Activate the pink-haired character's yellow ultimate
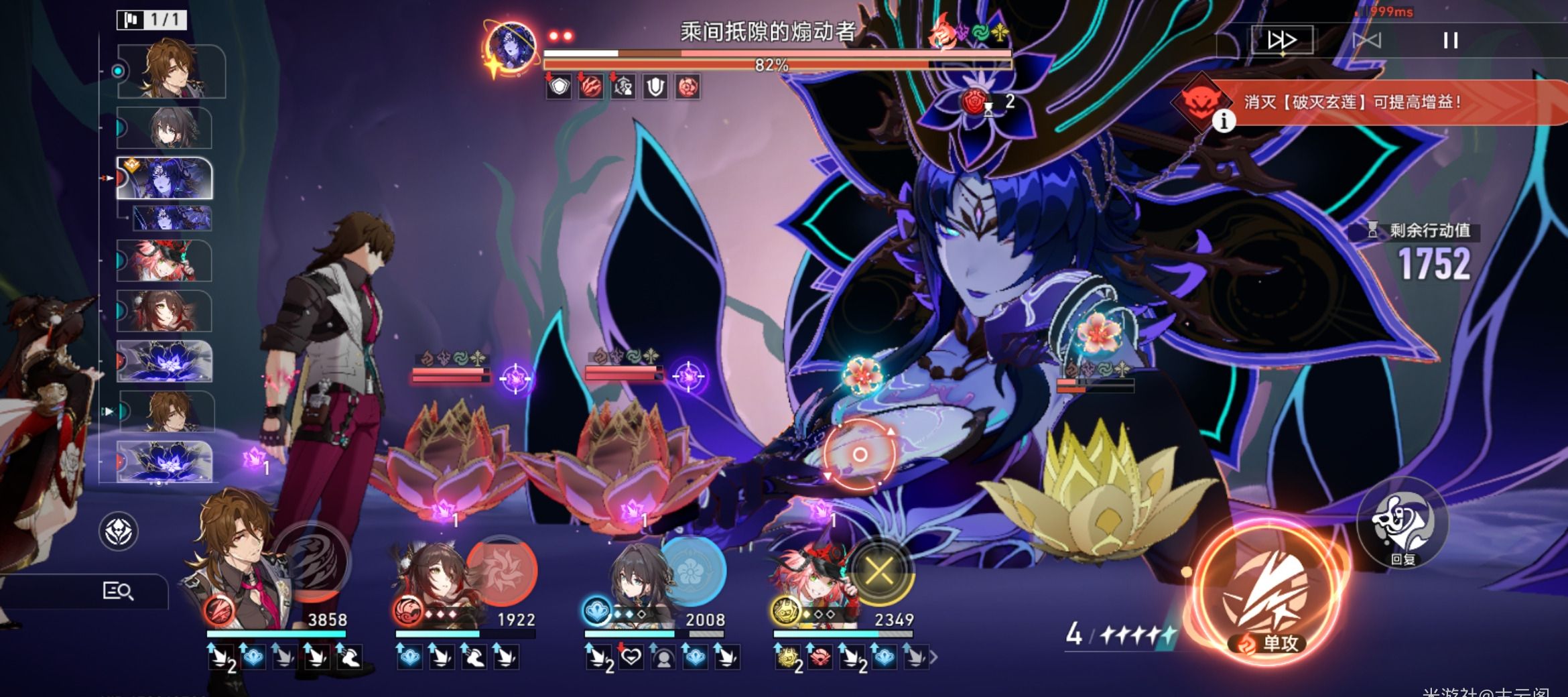 878,572
